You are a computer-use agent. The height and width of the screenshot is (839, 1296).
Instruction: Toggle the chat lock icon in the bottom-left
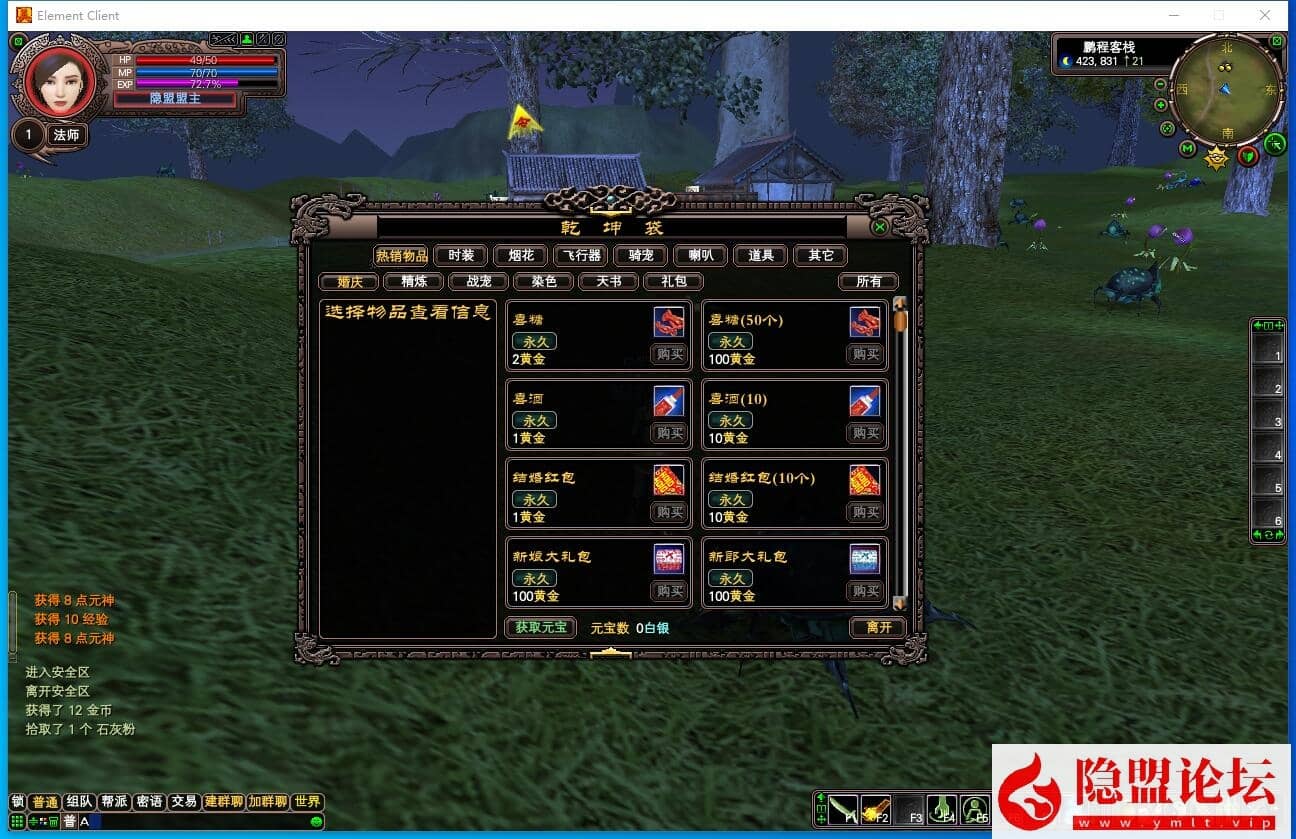(17, 800)
